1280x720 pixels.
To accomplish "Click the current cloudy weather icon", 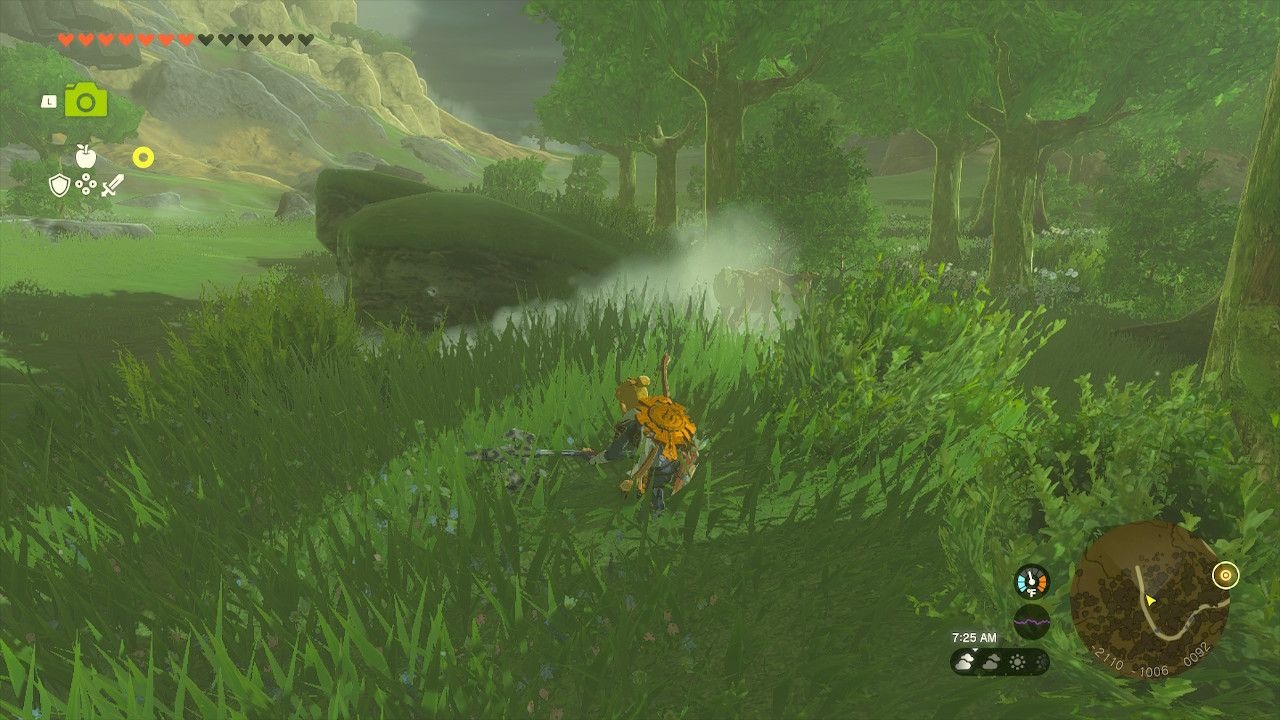I will point(964,662).
